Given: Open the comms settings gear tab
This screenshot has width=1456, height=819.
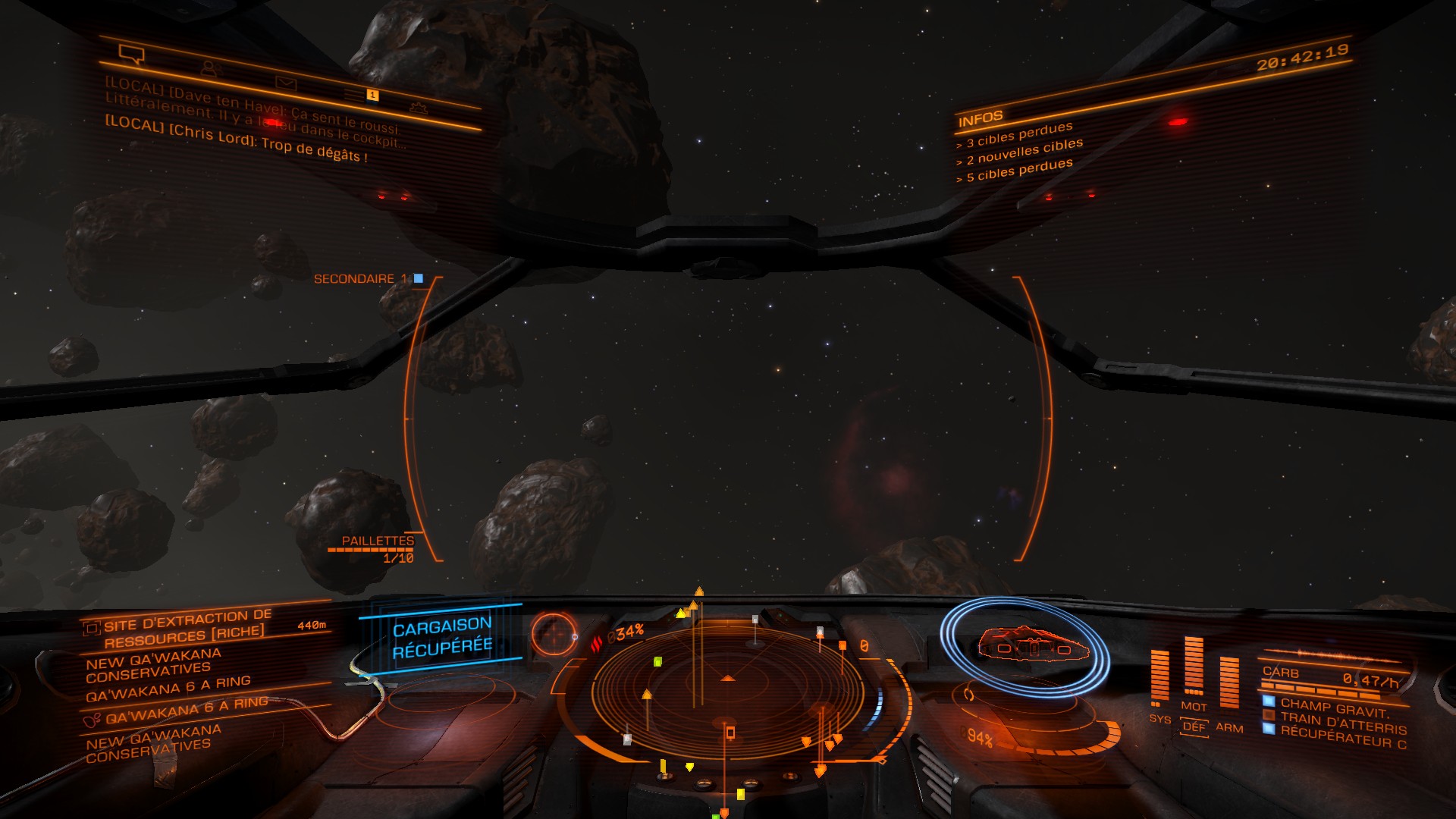Looking at the screenshot, I should point(418,108).
